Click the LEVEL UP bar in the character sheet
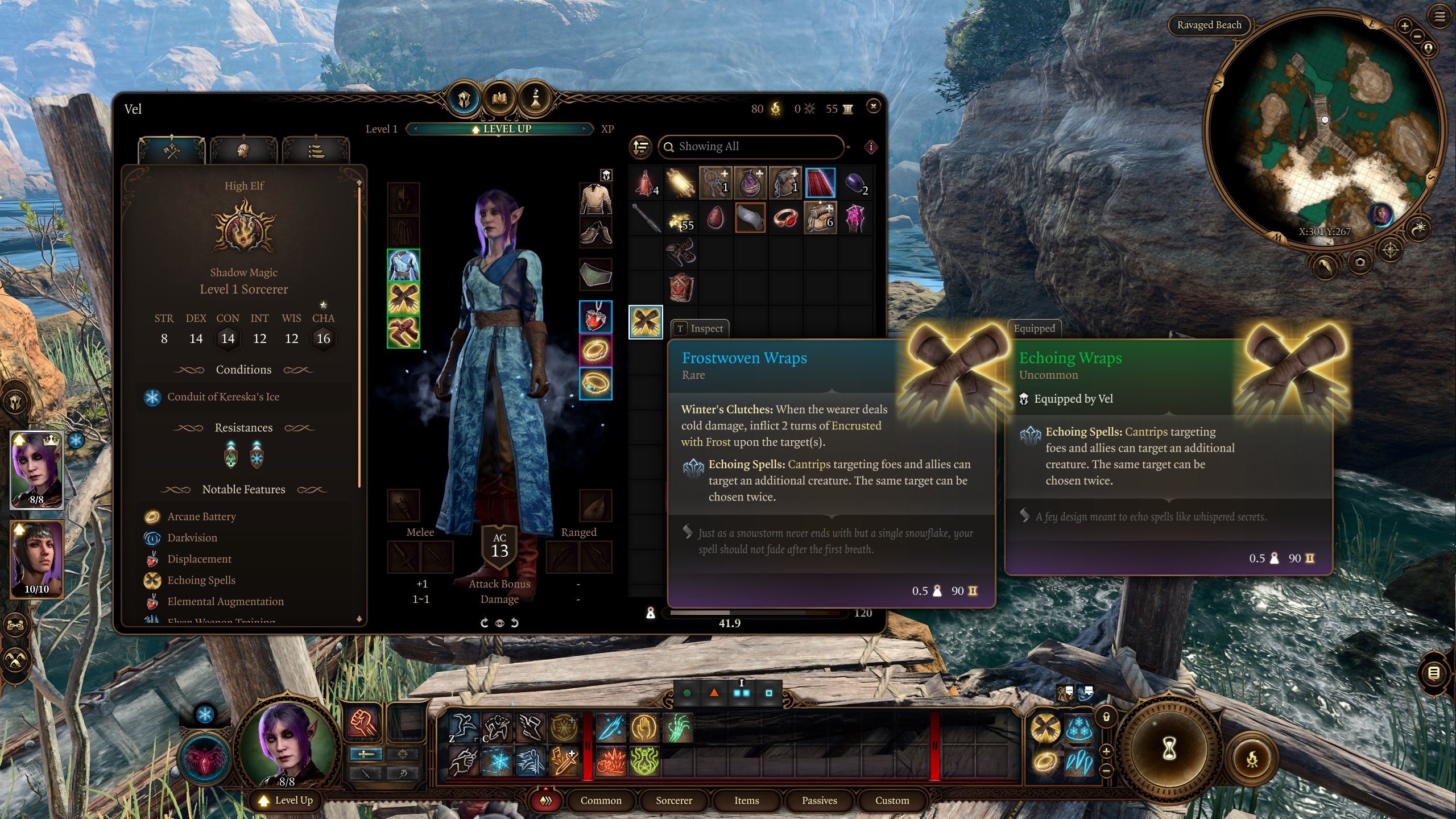This screenshot has width=1456, height=819. tap(501, 129)
